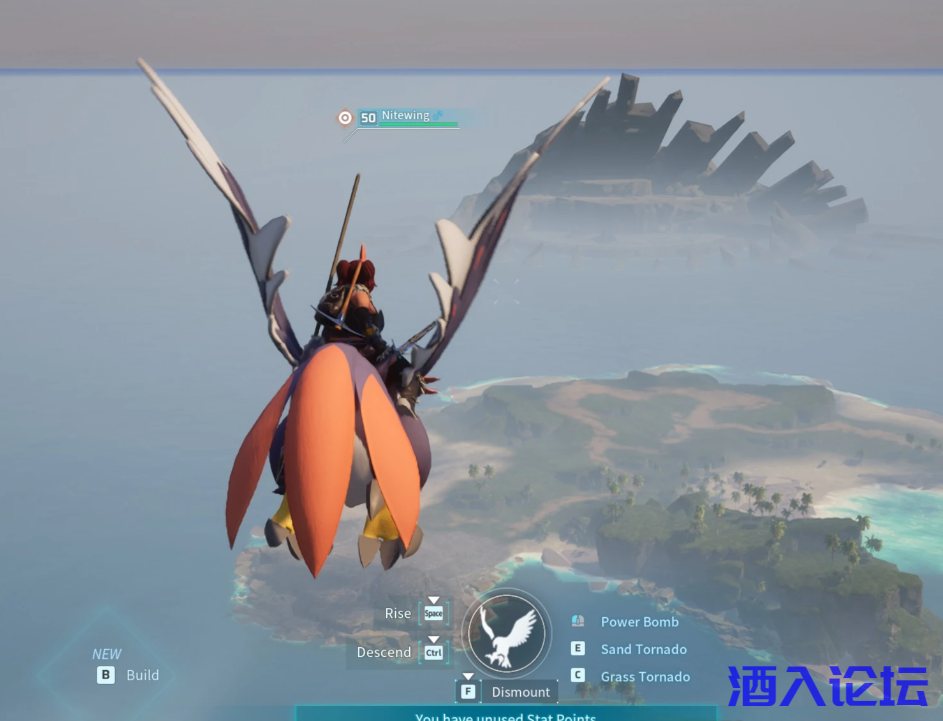The height and width of the screenshot is (721, 943).
Task: Click the white bird mount icon
Action: point(507,633)
